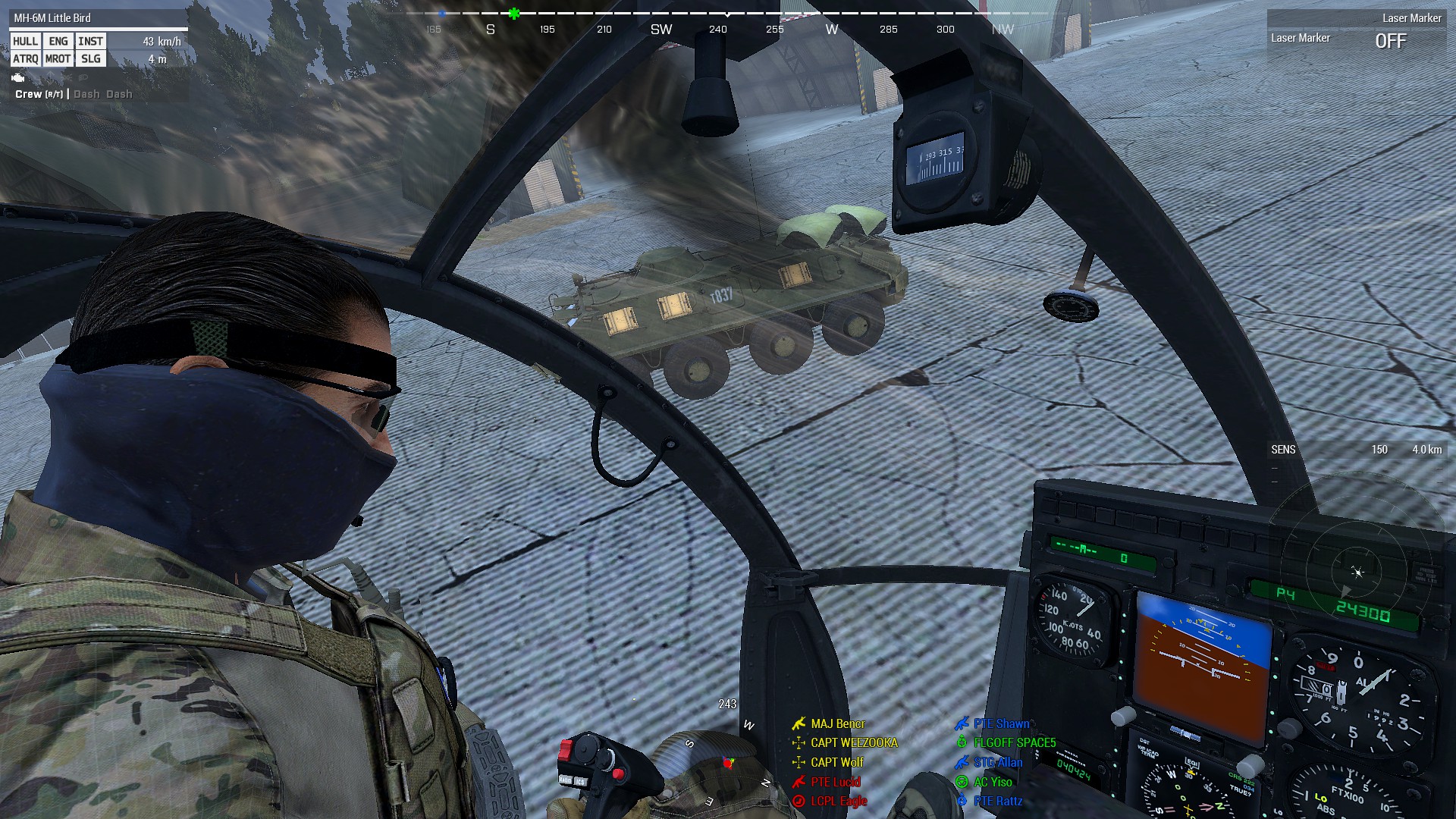Select the SLG status box
Image resolution: width=1456 pixels, height=819 pixels.
tap(90, 59)
